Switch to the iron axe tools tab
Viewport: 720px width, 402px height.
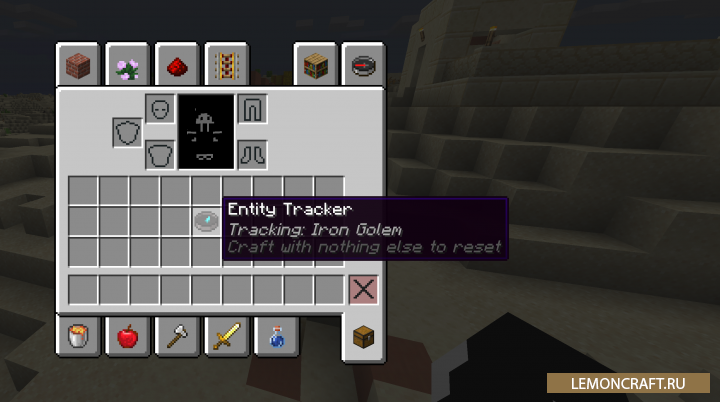click(175, 336)
